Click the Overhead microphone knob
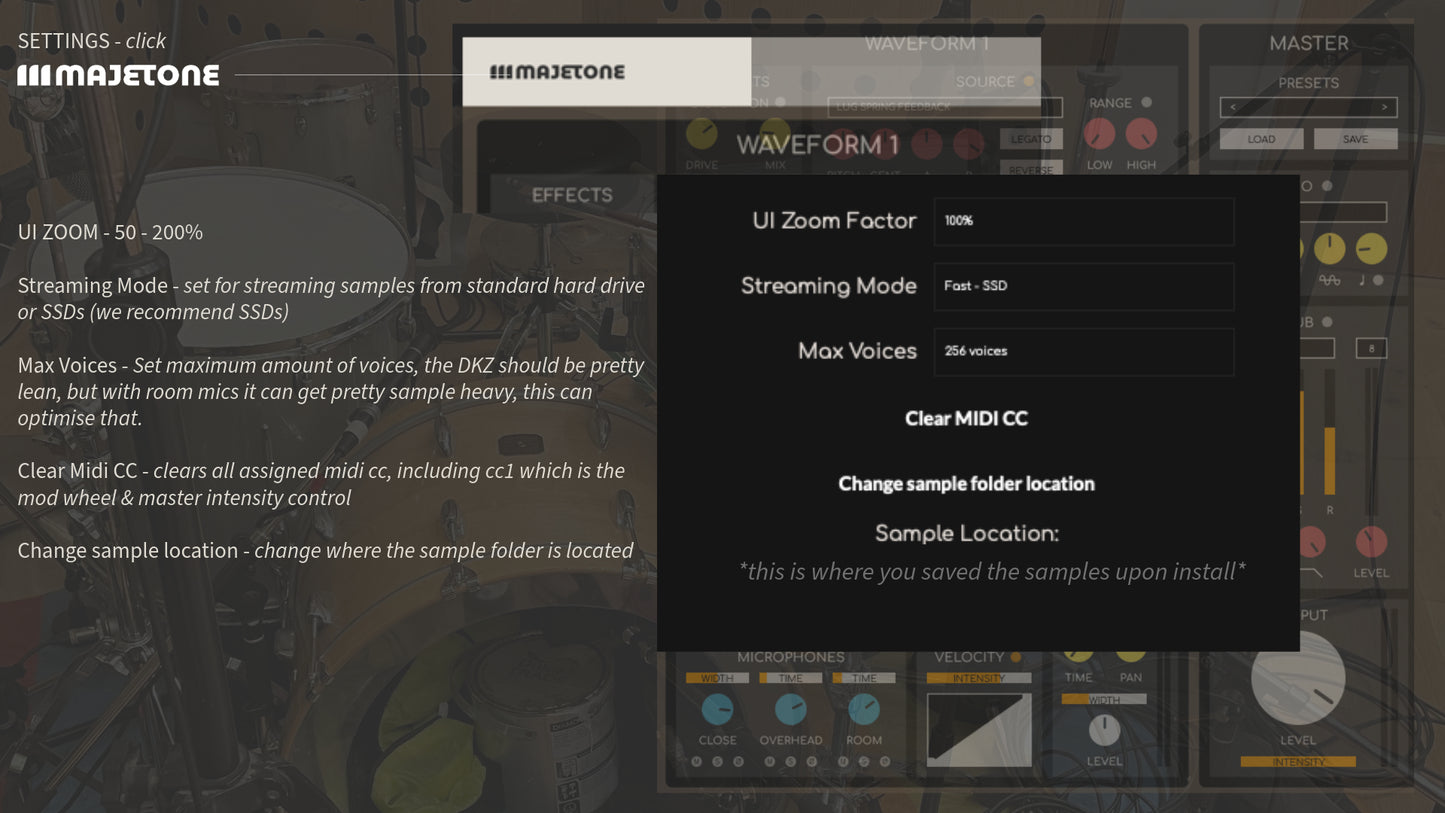 coord(790,709)
